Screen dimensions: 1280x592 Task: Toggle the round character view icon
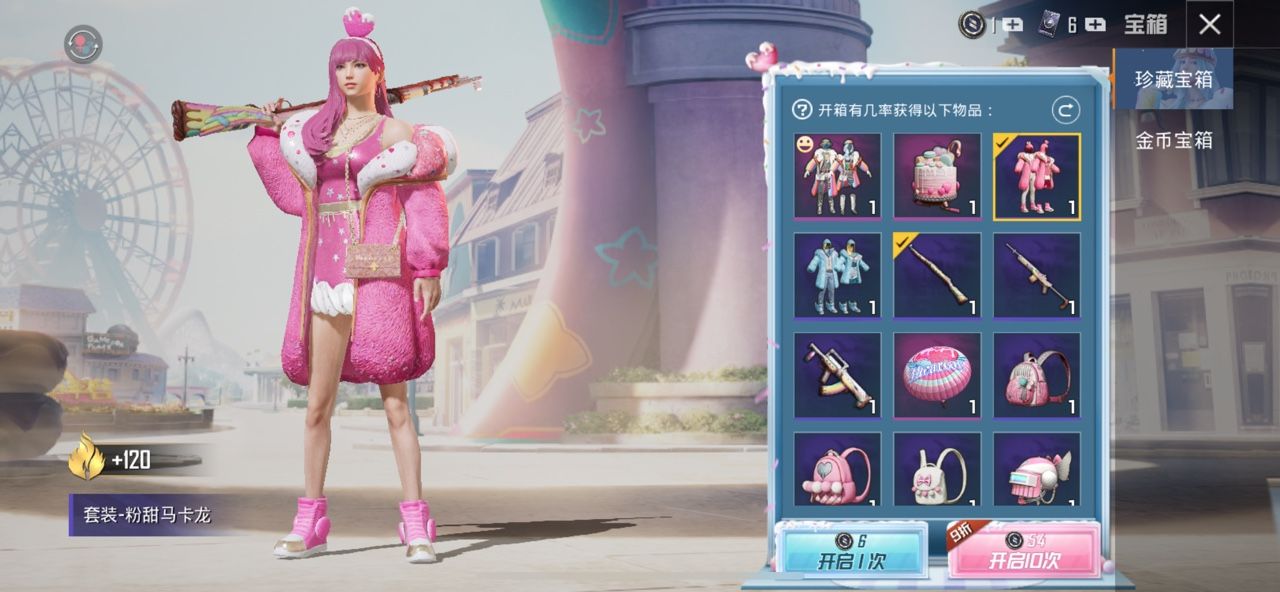coord(83,44)
